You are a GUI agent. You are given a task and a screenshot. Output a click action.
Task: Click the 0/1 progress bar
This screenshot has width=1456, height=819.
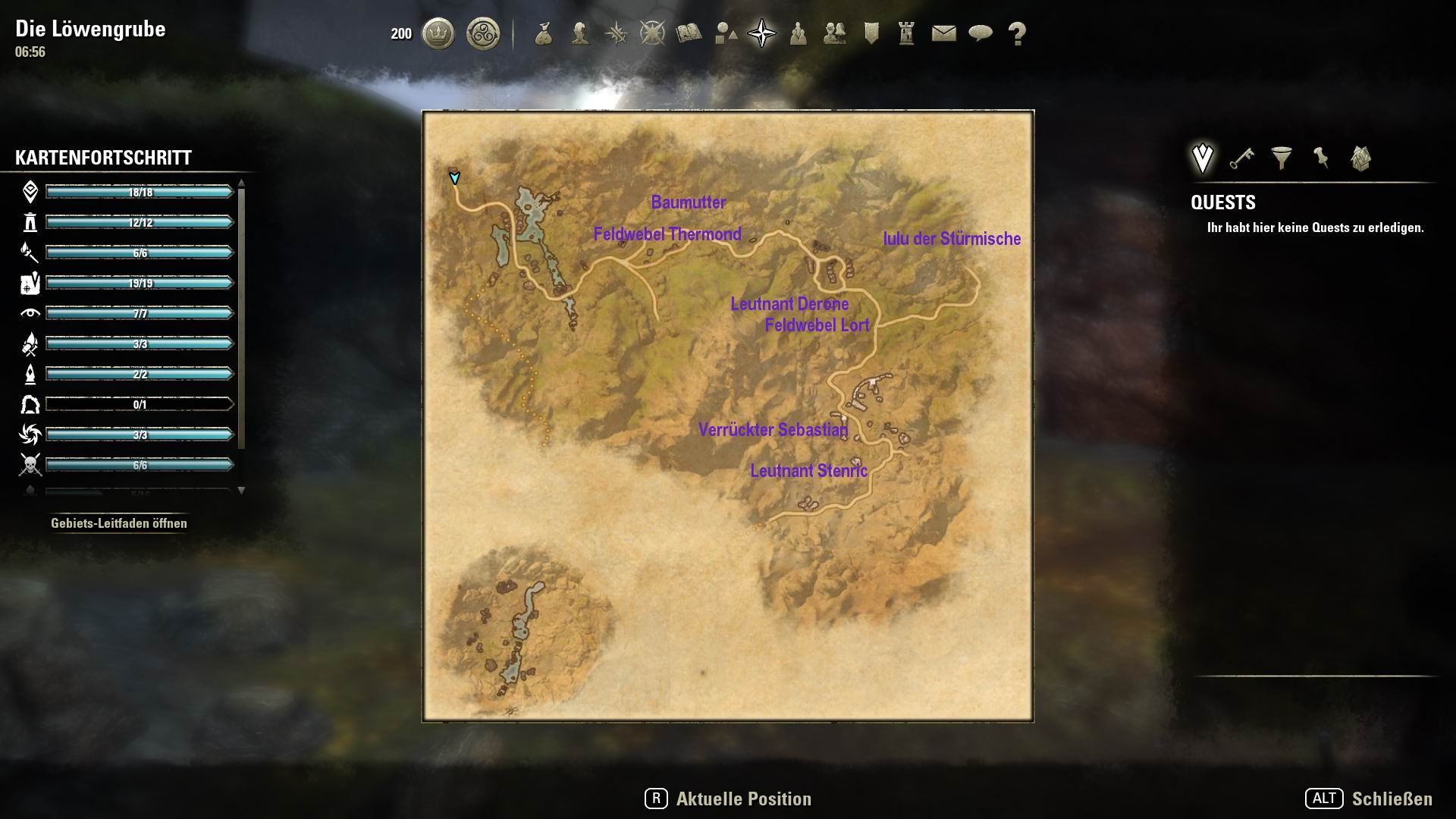(x=139, y=404)
